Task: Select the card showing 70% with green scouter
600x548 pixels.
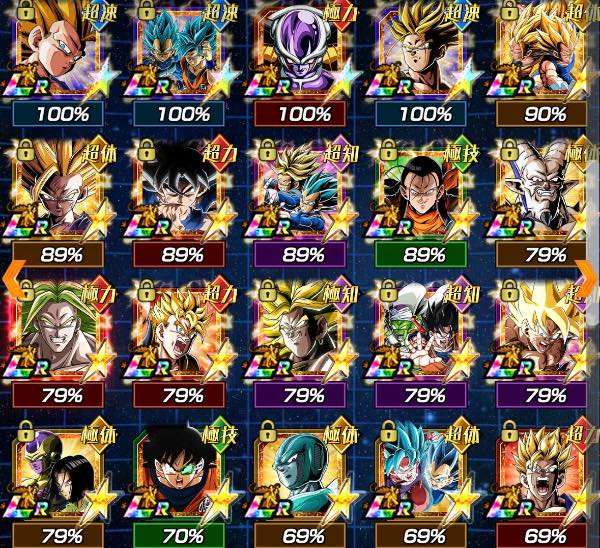Action: pyautogui.click(x=181, y=468)
